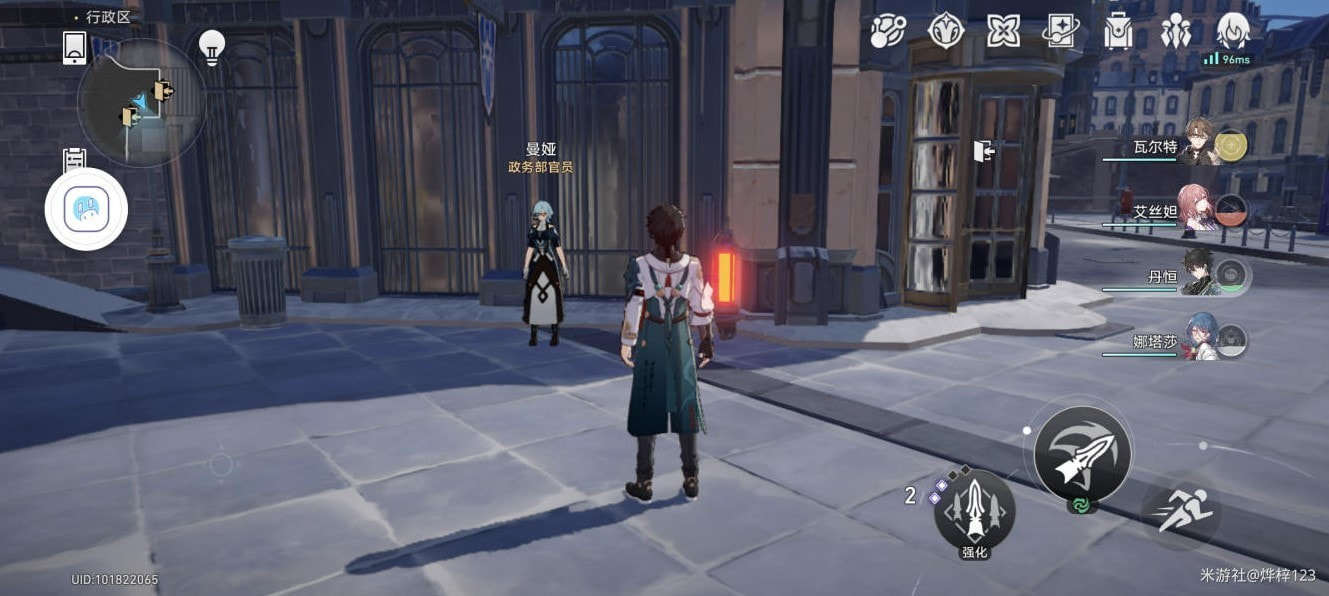Image resolution: width=1329 pixels, height=596 pixels.
Task: Open the backpack inventory
Action: 1118,31
